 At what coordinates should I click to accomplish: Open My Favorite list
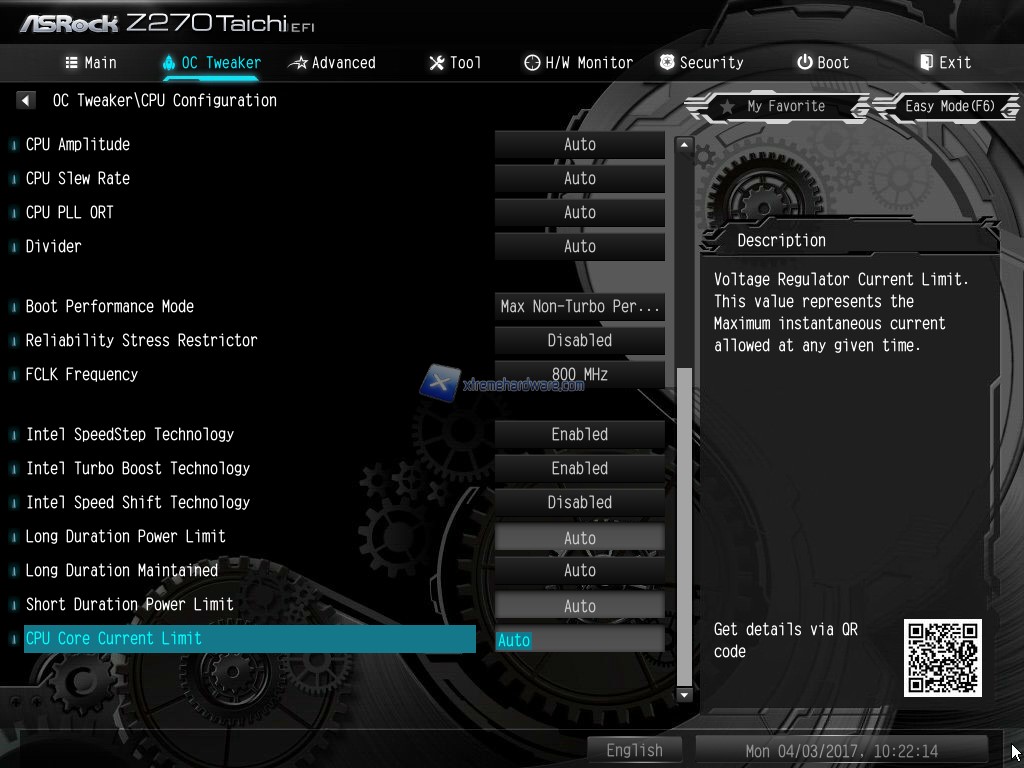775,106
